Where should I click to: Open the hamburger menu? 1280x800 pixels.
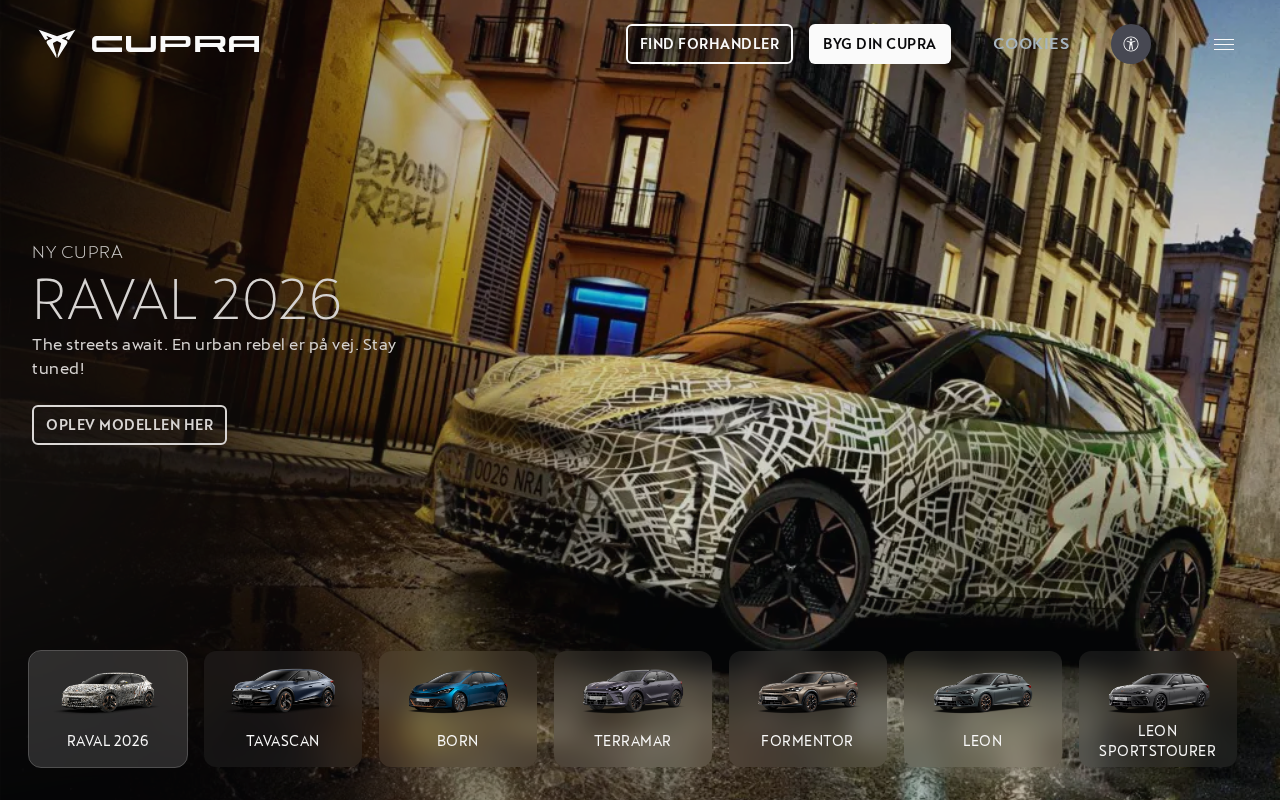pos(1224,44)
